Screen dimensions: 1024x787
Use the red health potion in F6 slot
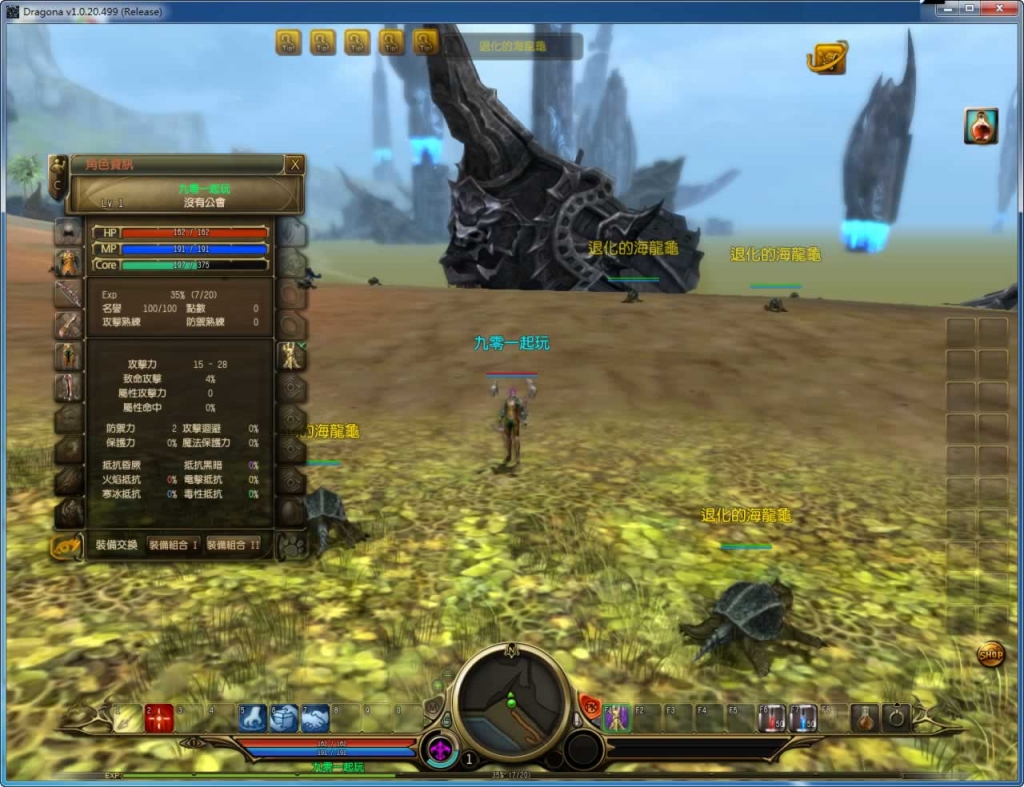[771, 718]
